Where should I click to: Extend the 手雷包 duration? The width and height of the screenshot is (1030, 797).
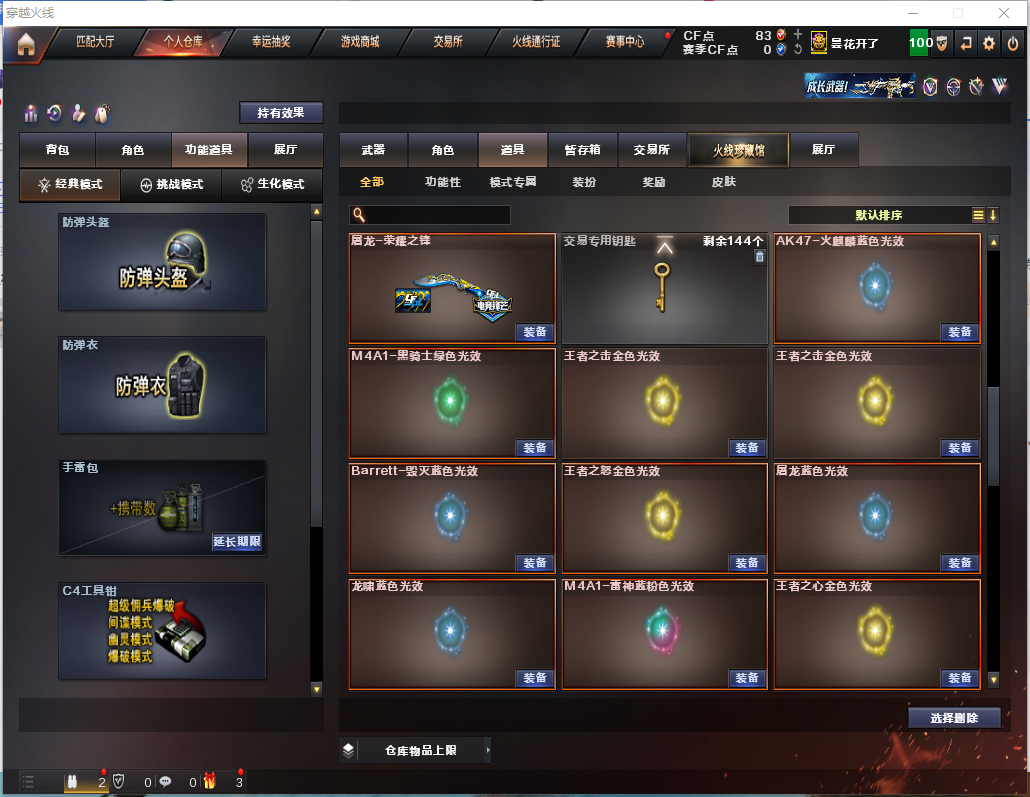click(237, 542)
